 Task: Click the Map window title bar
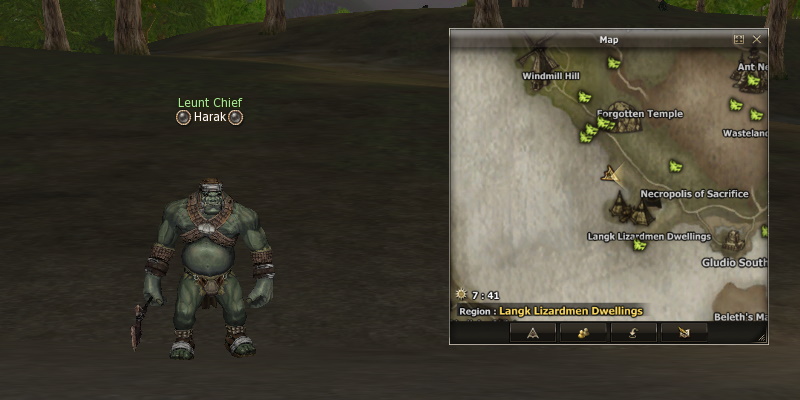coord(608,40)
